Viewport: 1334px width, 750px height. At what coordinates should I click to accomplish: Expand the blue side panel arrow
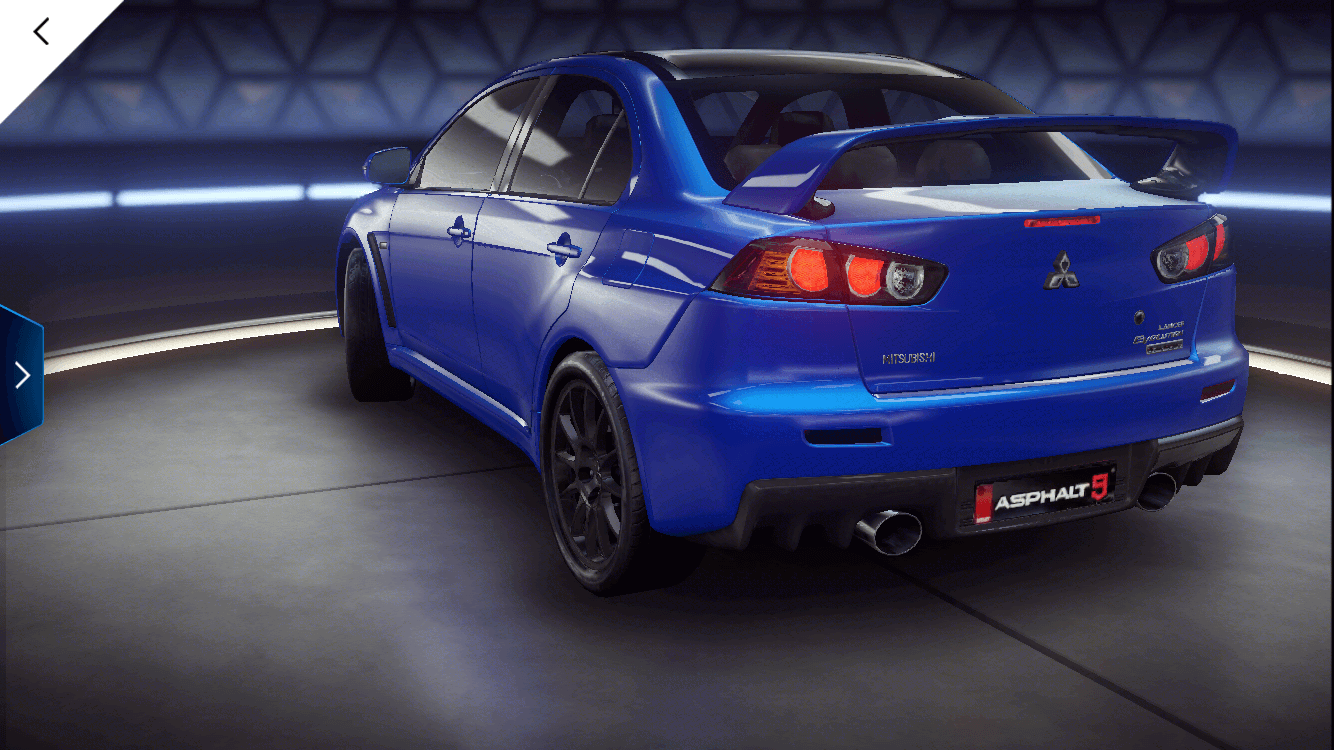tap(21, 375)
